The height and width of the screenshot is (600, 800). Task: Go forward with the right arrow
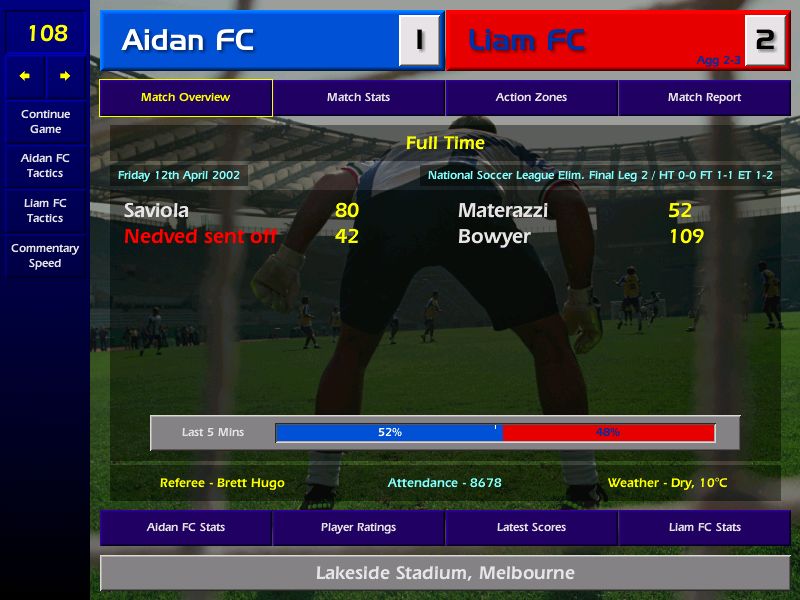pos(65,76)
